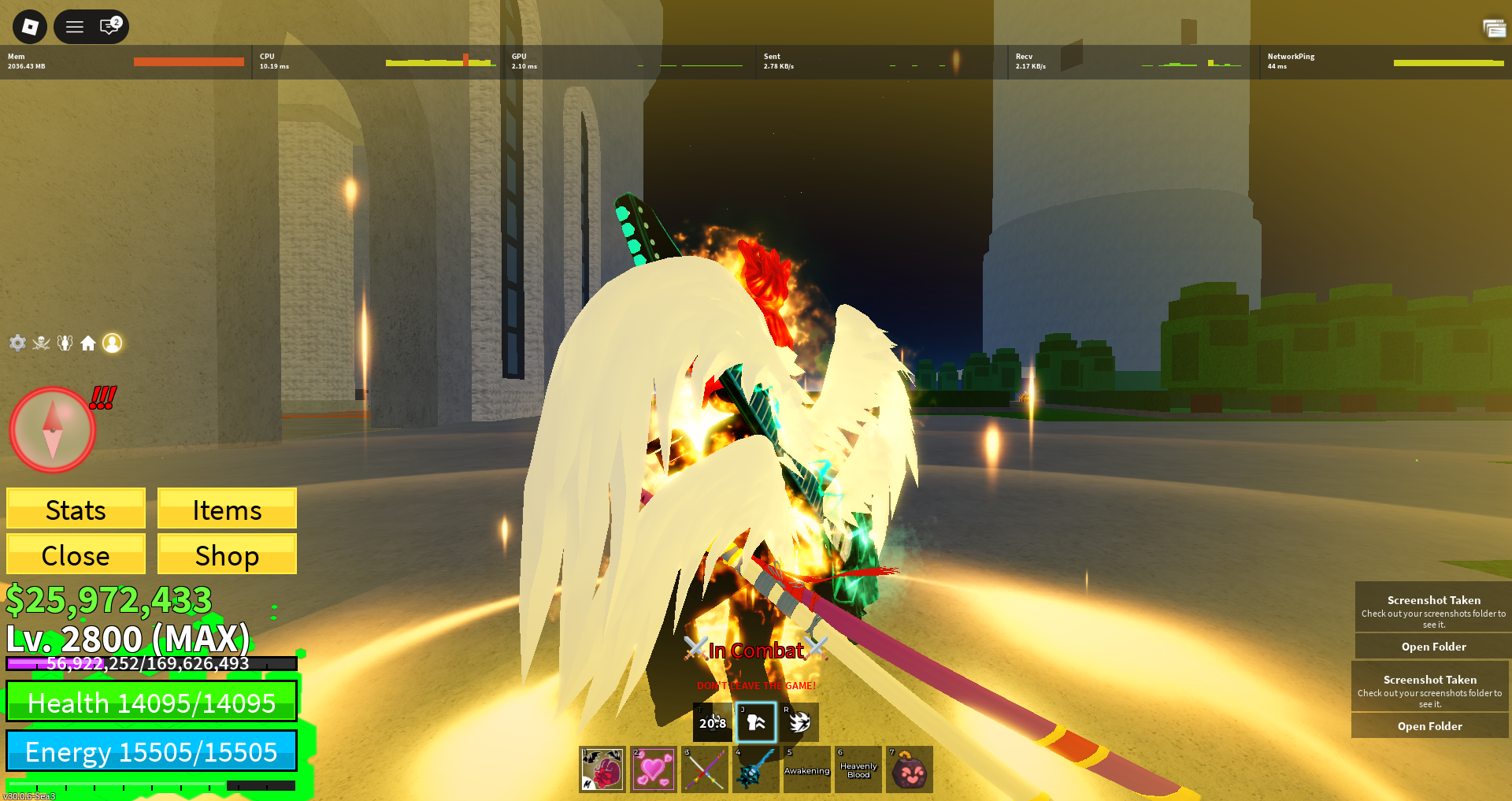Equip the red fruit in slot 1

tap(602, 769)
